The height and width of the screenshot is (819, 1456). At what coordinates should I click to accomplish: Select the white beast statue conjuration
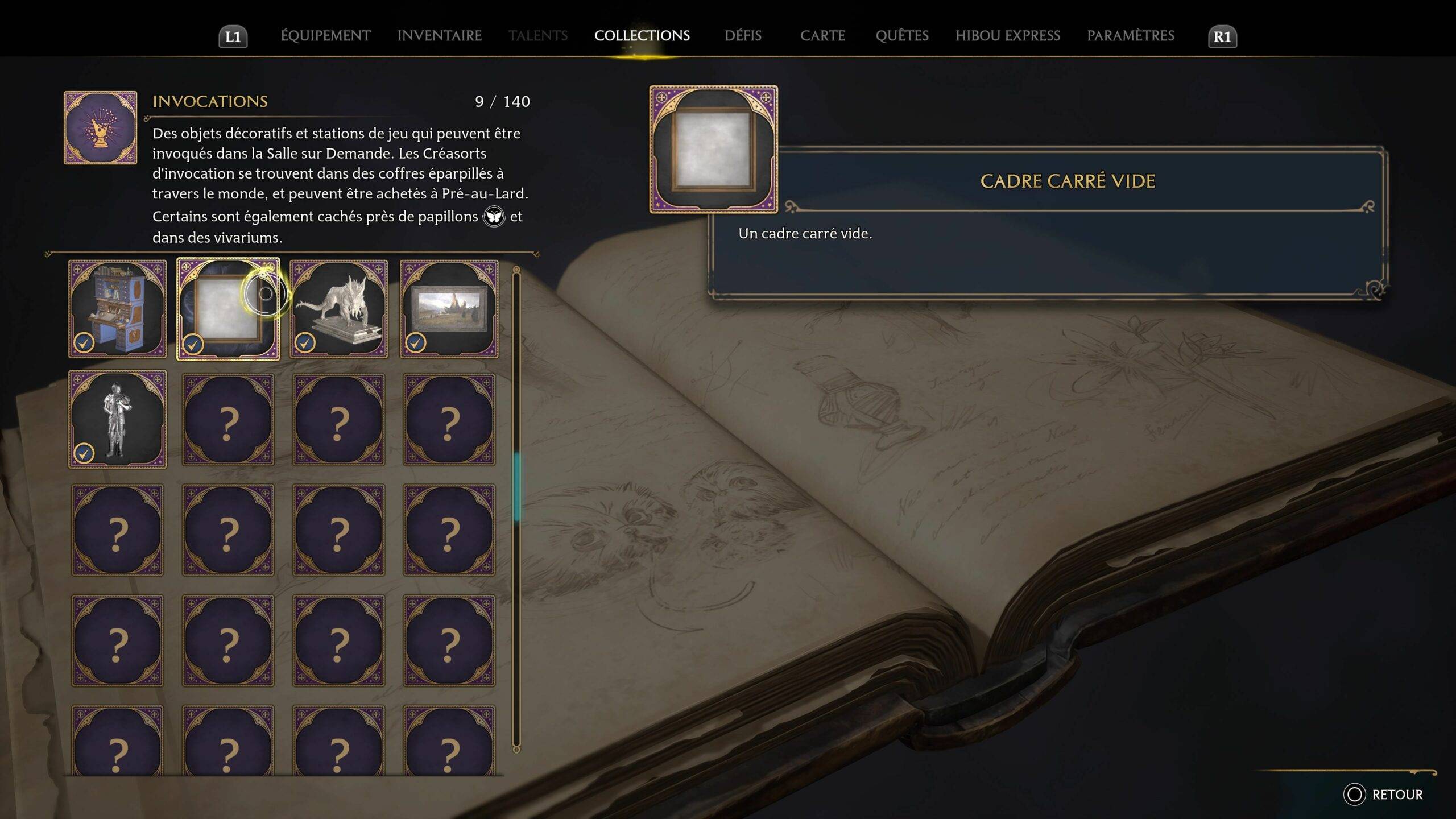(x=338, y=309)
